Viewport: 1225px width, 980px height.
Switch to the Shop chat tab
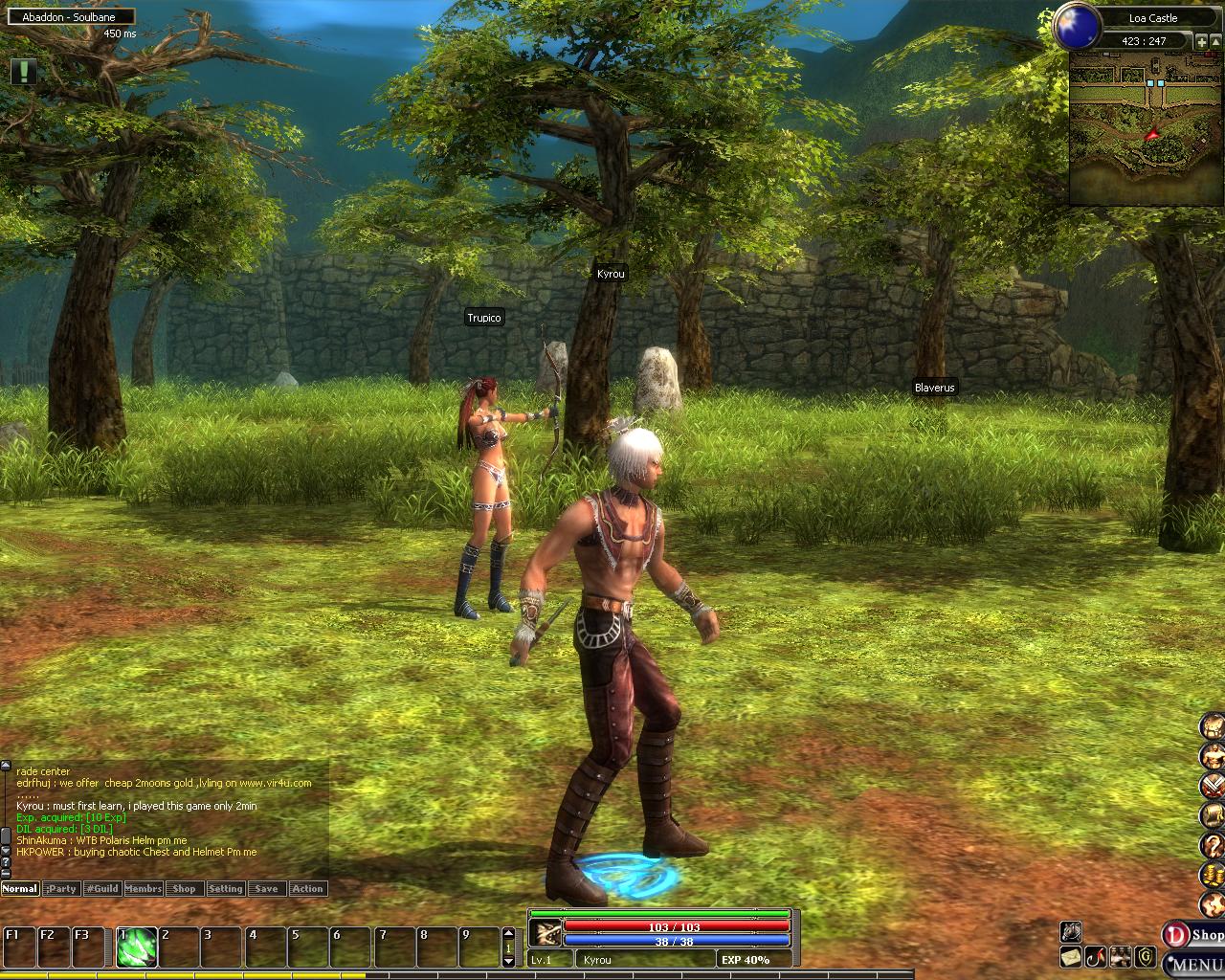pyautogui.click(x=184, y=888)
